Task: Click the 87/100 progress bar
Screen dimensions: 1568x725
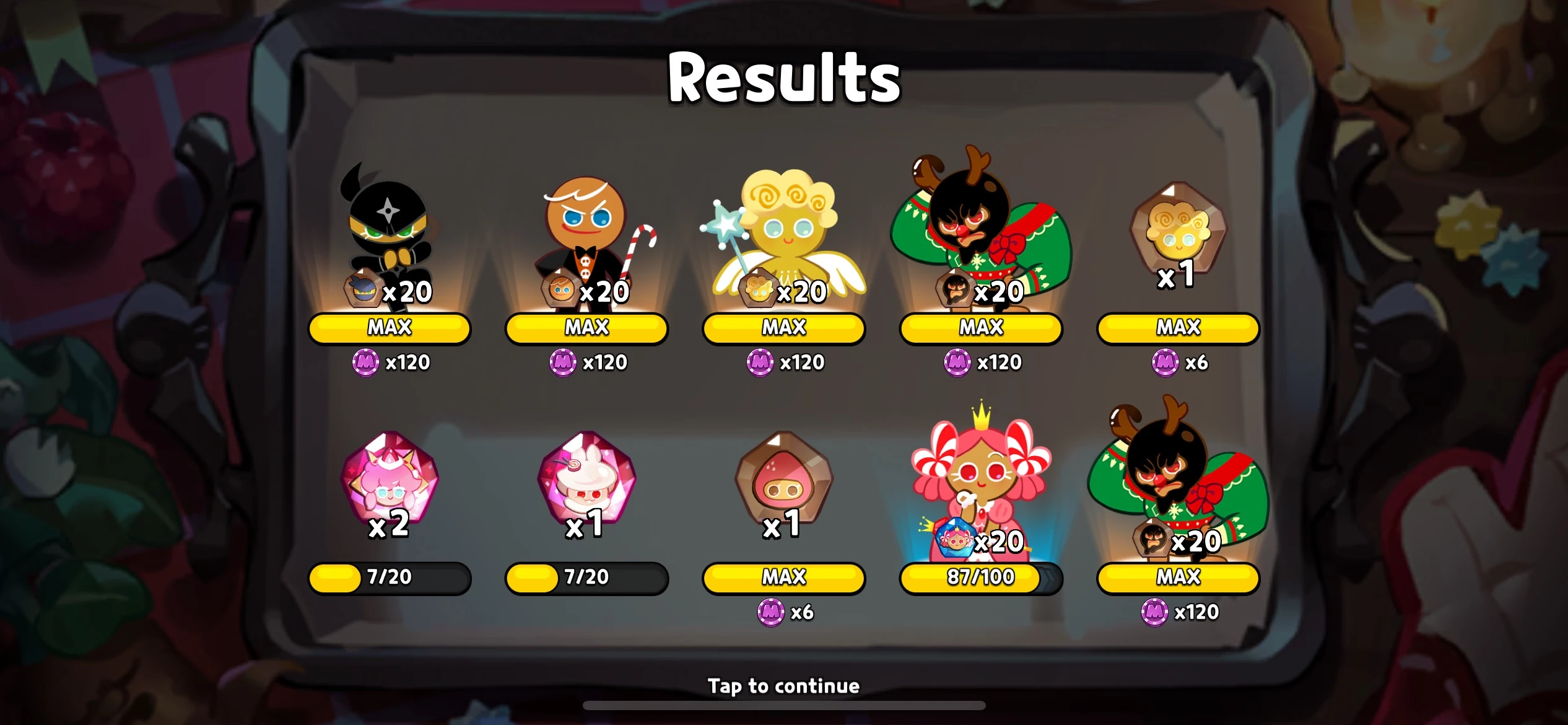Action: (980, 578)
